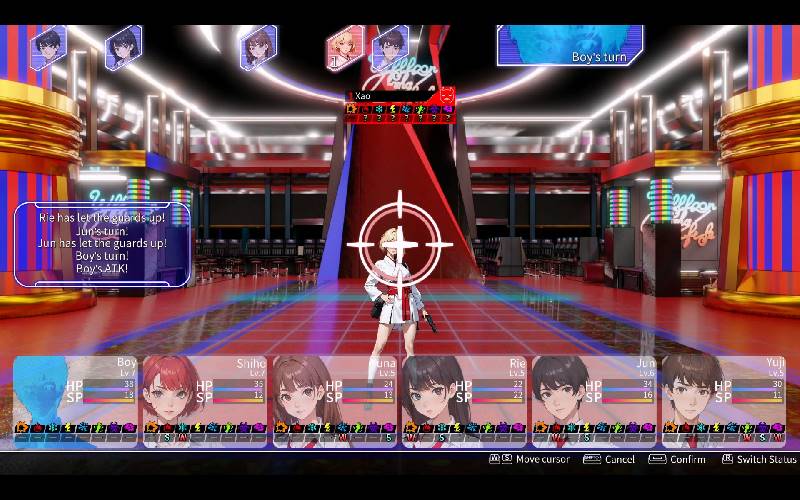Select the Xao enemy affinity panel

[x=394, y=105]
